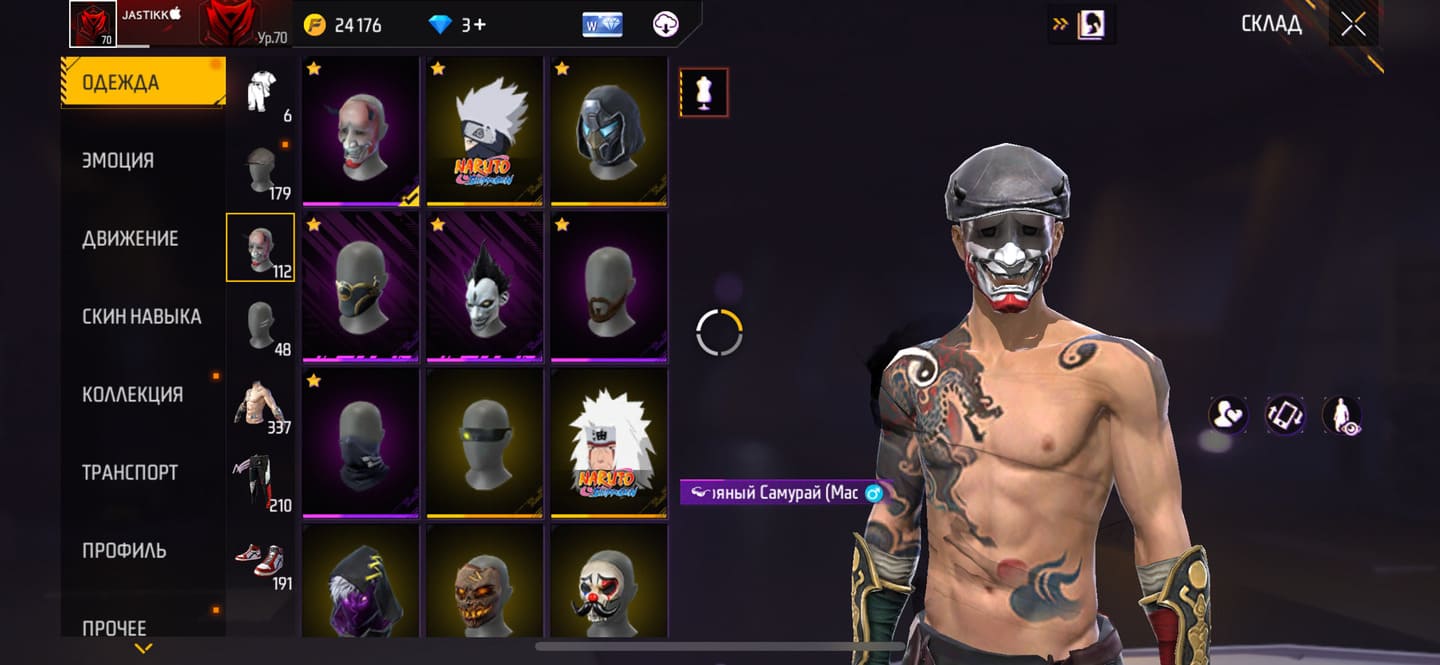Choose the Kakashi Naruto mask item
Viewport: 1440px width, 665px height.
[485, 130]
